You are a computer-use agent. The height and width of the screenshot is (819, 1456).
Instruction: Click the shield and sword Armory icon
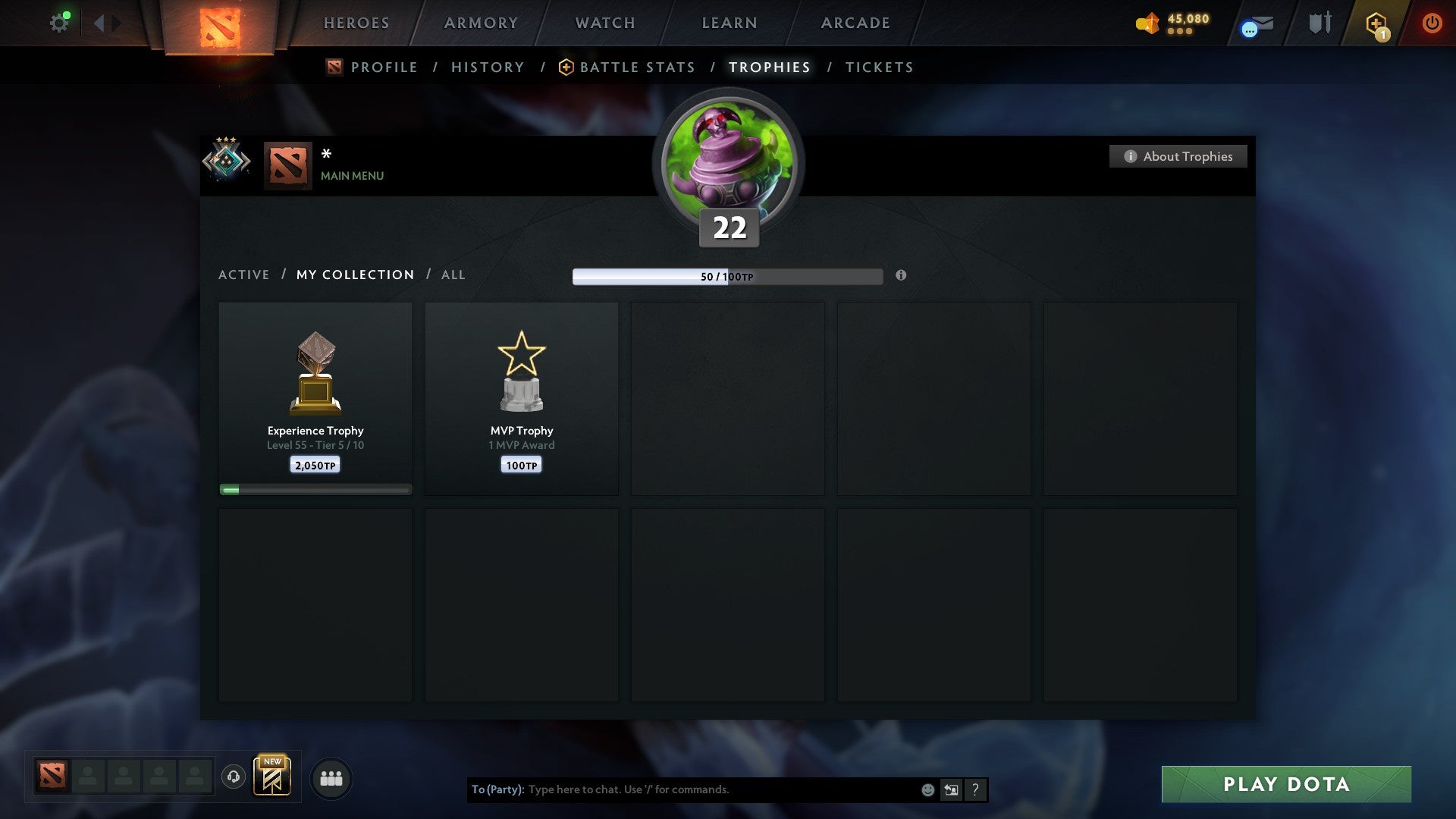(1319, 23)
